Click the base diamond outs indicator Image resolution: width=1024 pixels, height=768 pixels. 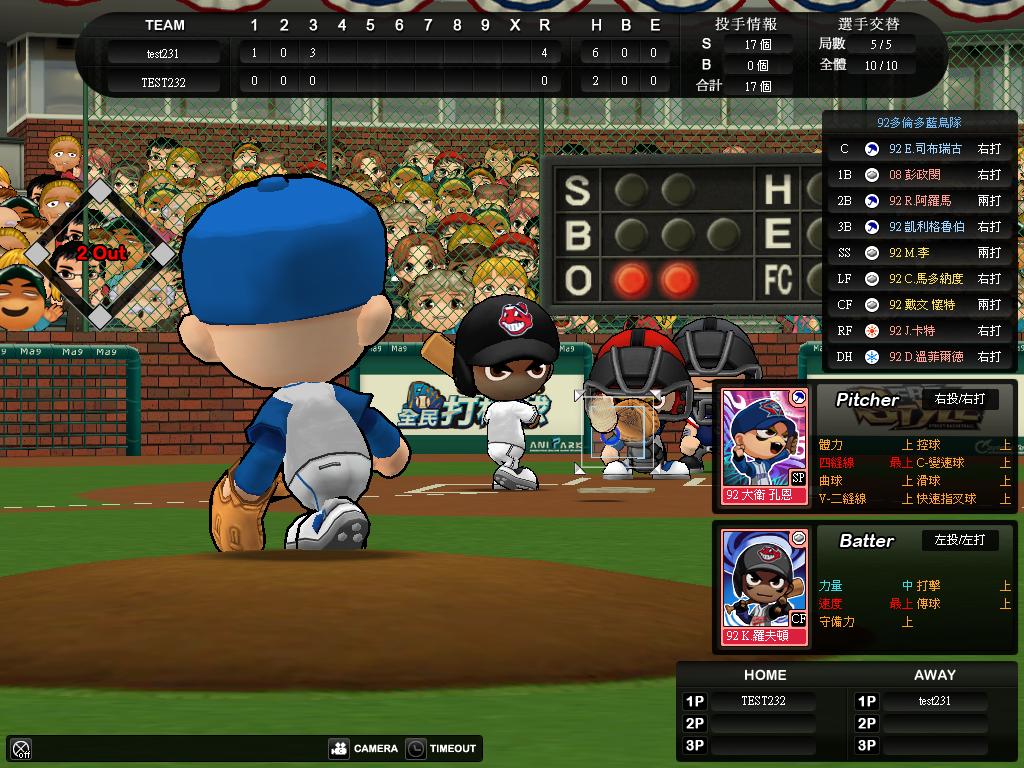(100, 253)
